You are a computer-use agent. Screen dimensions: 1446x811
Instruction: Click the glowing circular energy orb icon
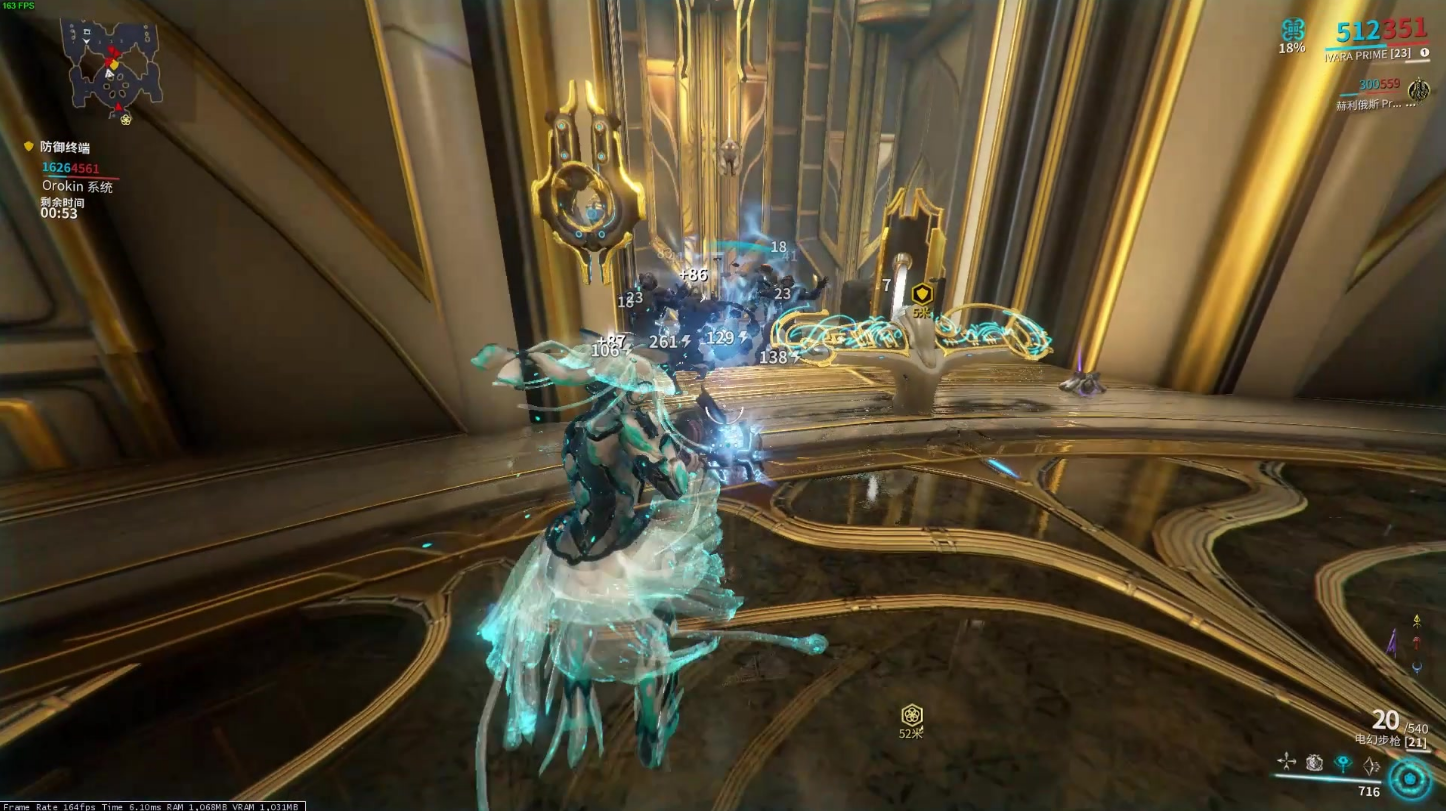1410,778
